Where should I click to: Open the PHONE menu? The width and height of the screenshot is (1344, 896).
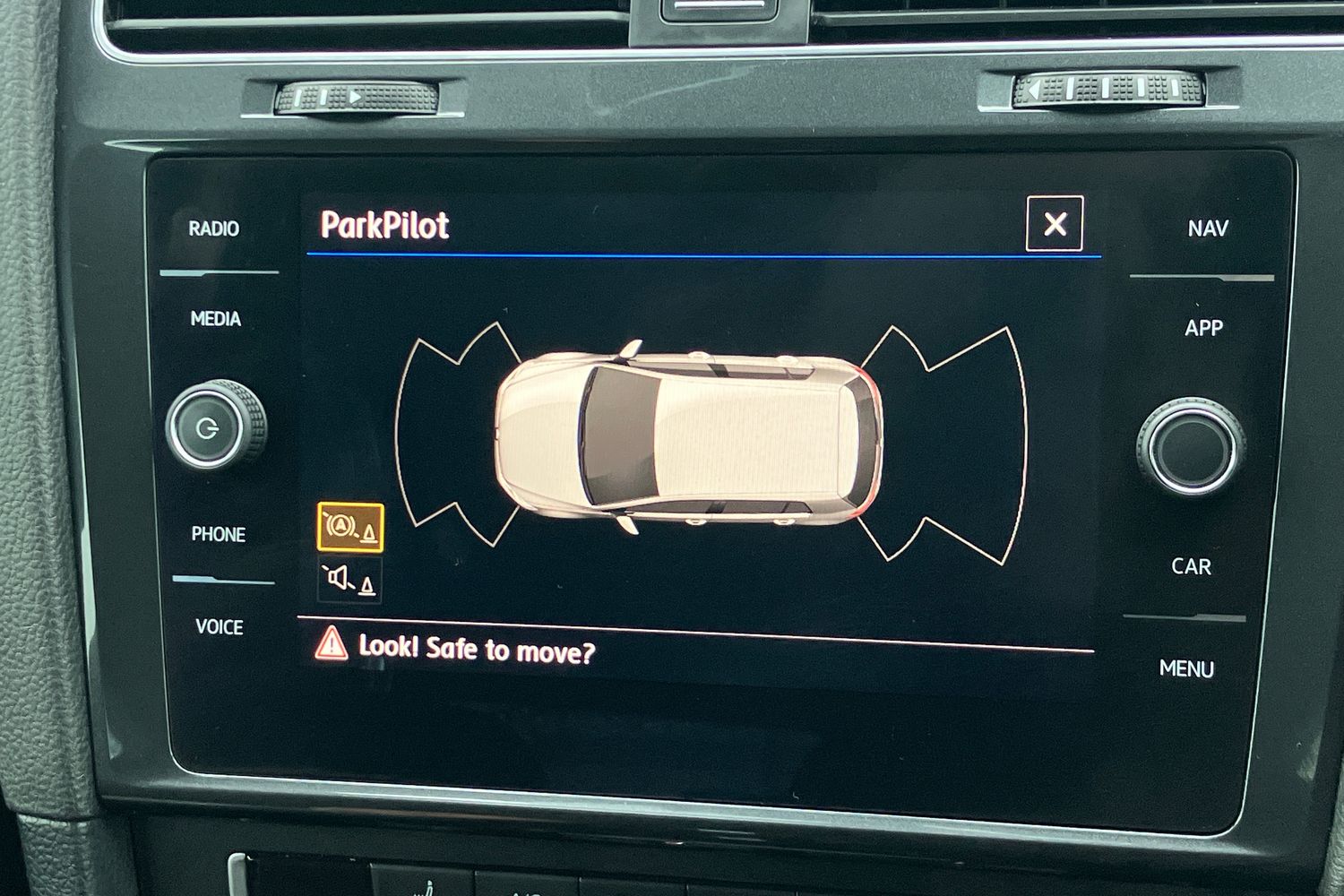[x=218, y=535]
